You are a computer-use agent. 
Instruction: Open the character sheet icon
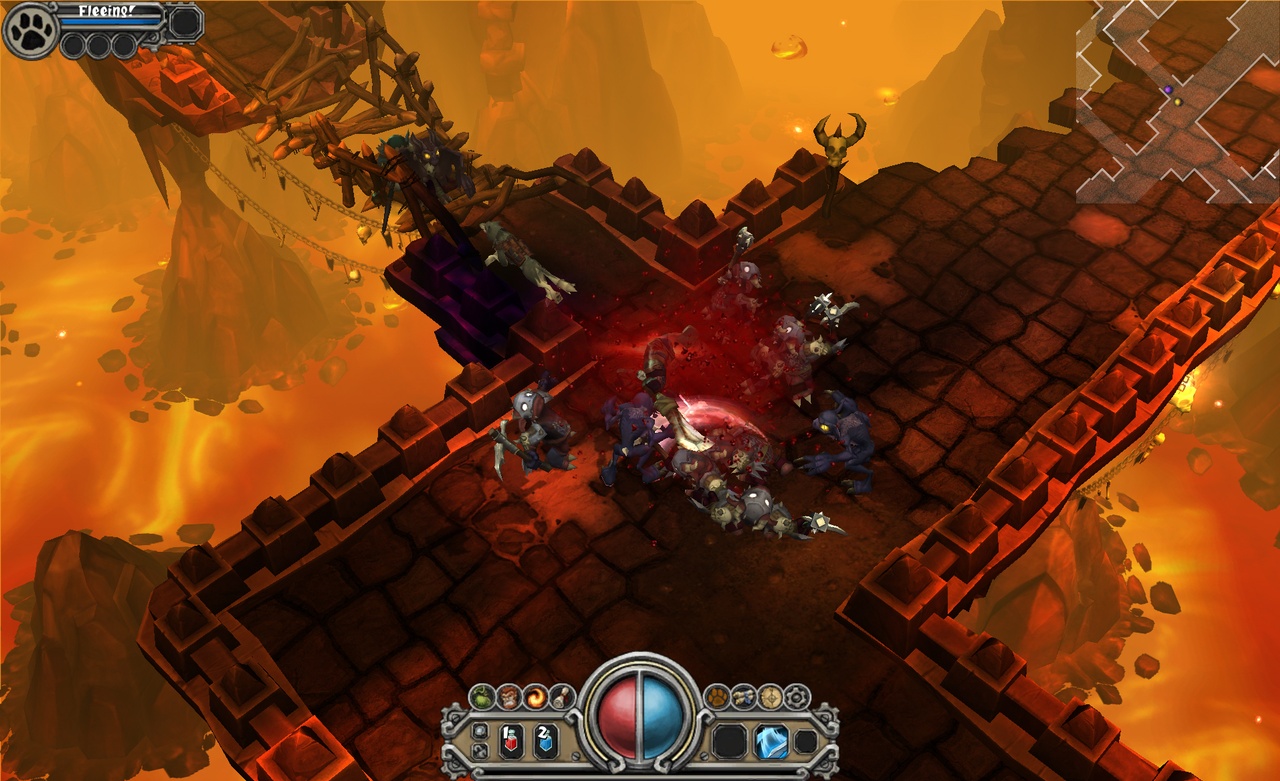pos(508,697)
